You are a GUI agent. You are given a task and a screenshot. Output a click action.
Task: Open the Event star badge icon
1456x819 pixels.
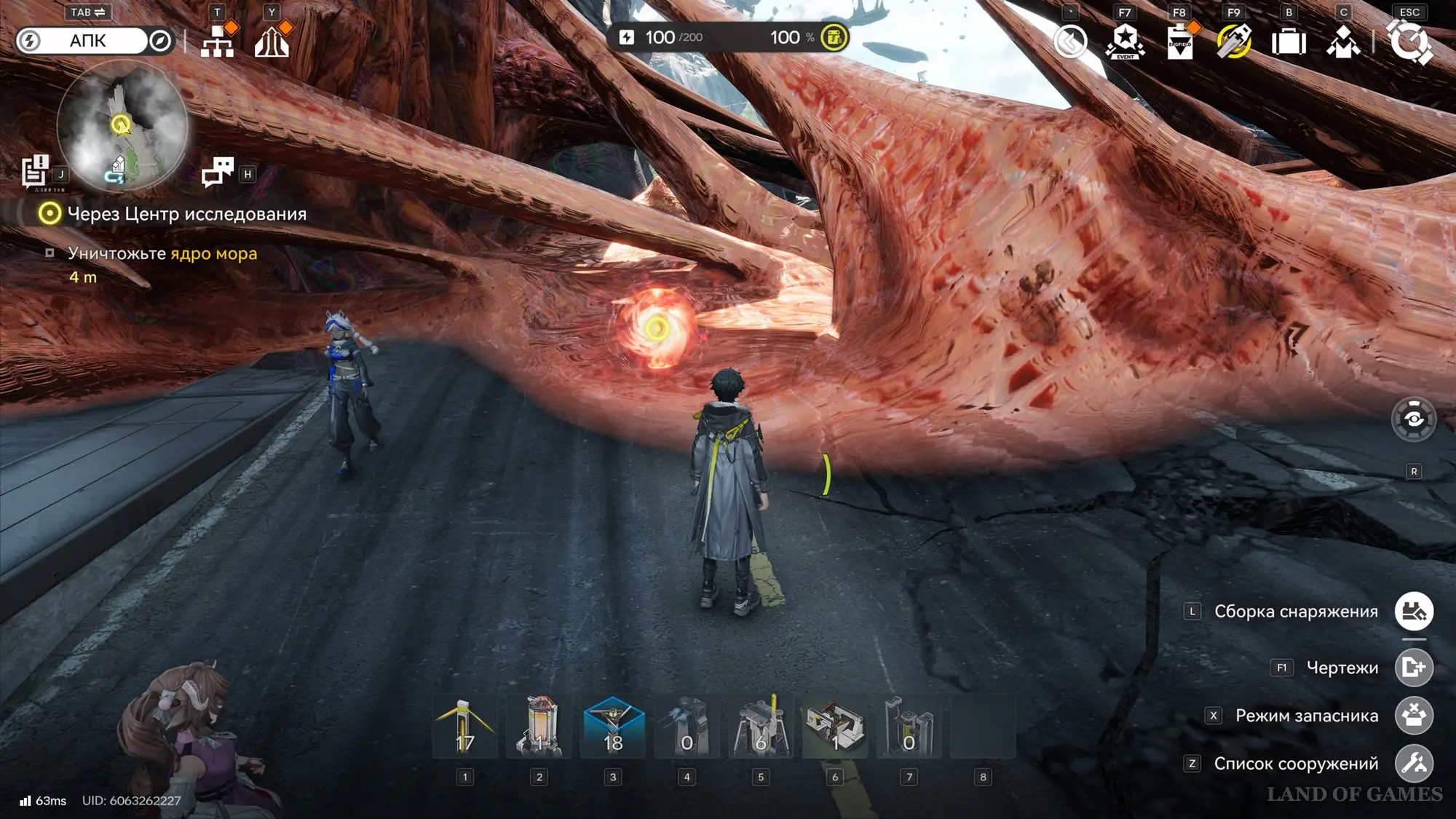coord(1125,41)
